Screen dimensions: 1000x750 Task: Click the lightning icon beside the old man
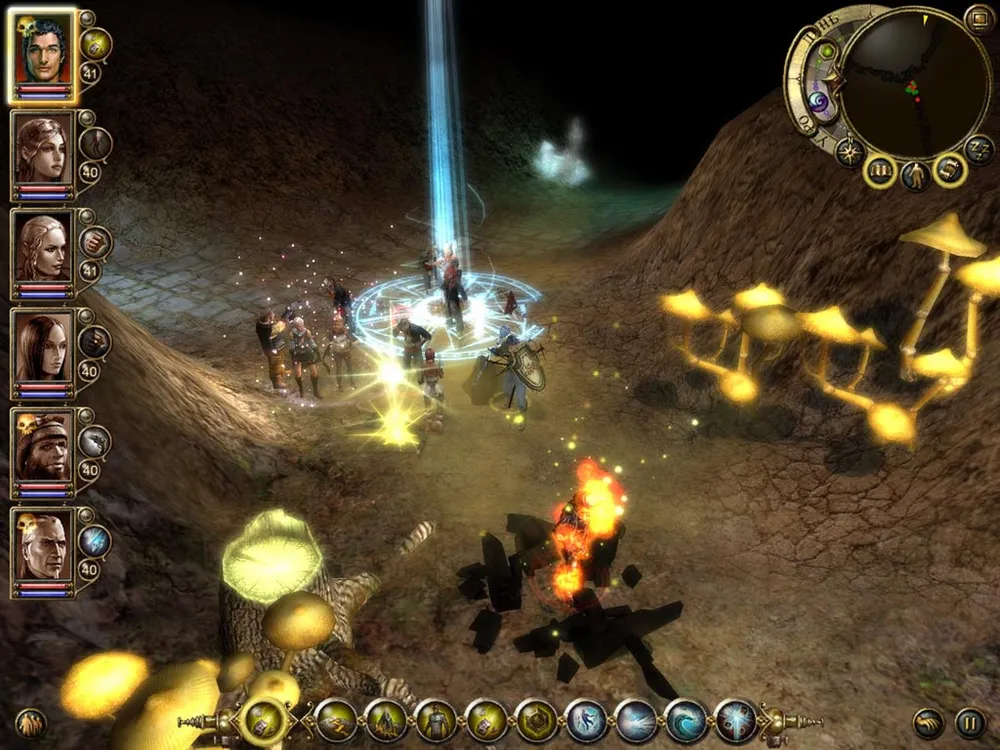(96, 541)
